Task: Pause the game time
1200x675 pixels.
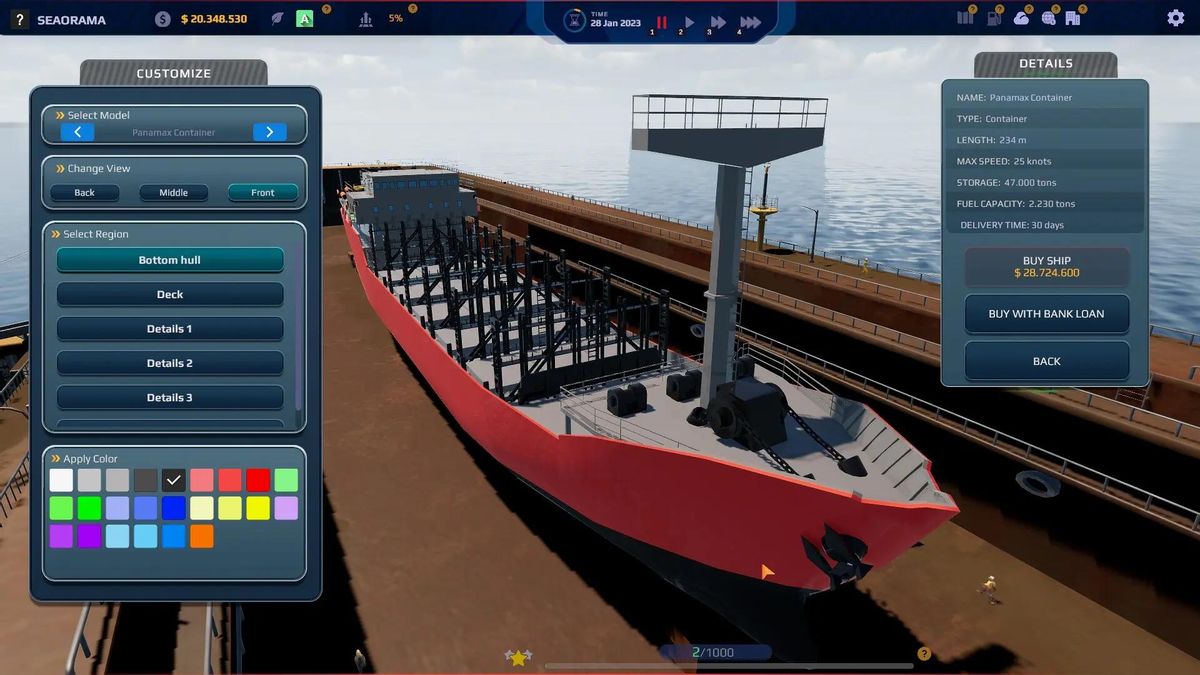Action: point(661,22)
